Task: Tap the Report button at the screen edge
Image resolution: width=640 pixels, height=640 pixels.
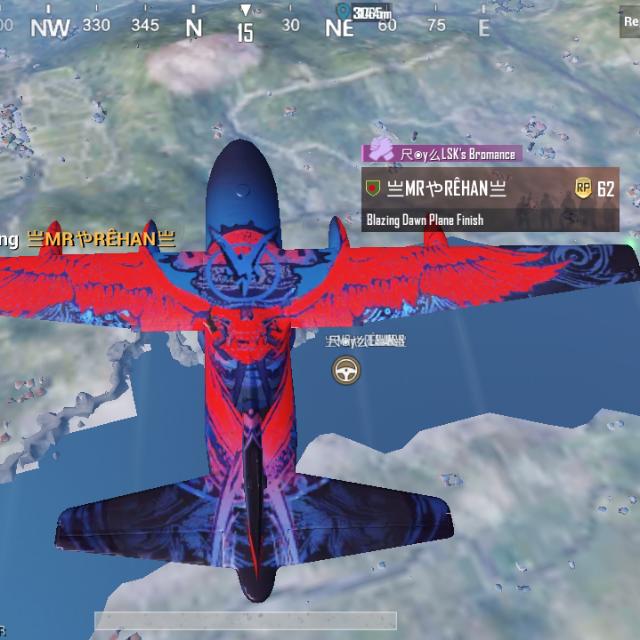Action: point(632,20)
